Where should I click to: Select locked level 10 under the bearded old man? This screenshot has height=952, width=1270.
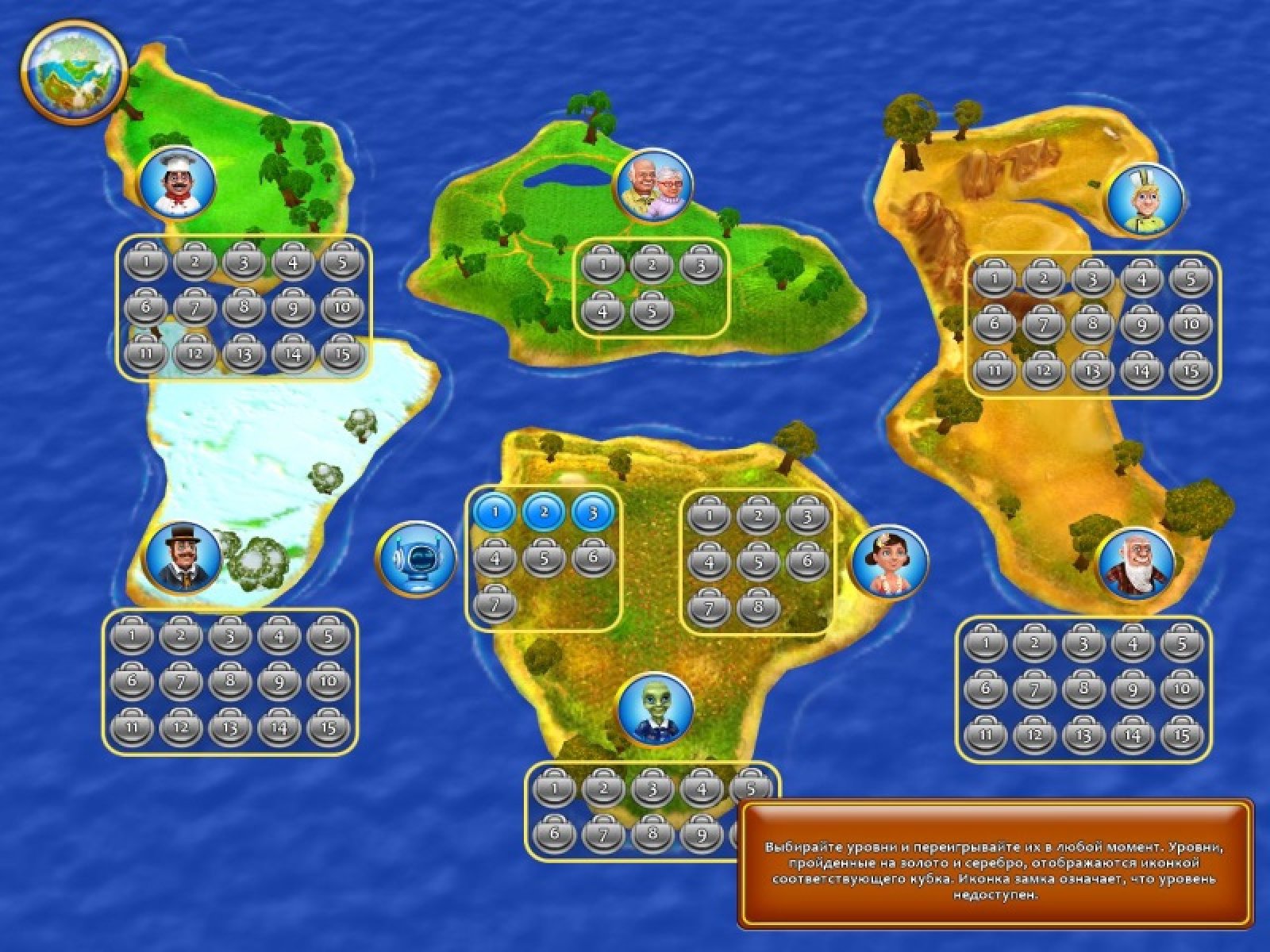pyautogui.click(x=1182, y=688)
